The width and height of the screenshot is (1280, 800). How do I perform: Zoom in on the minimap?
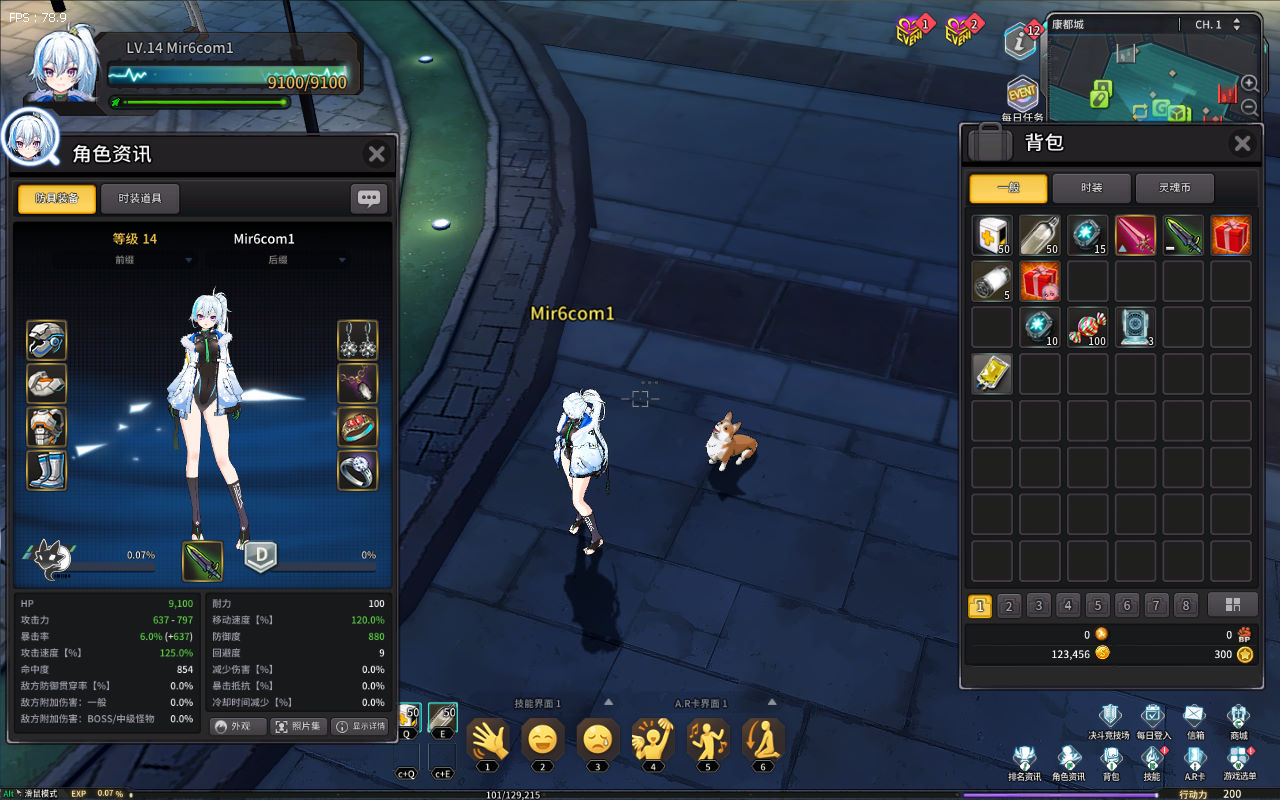click(x=1250, y=83)
